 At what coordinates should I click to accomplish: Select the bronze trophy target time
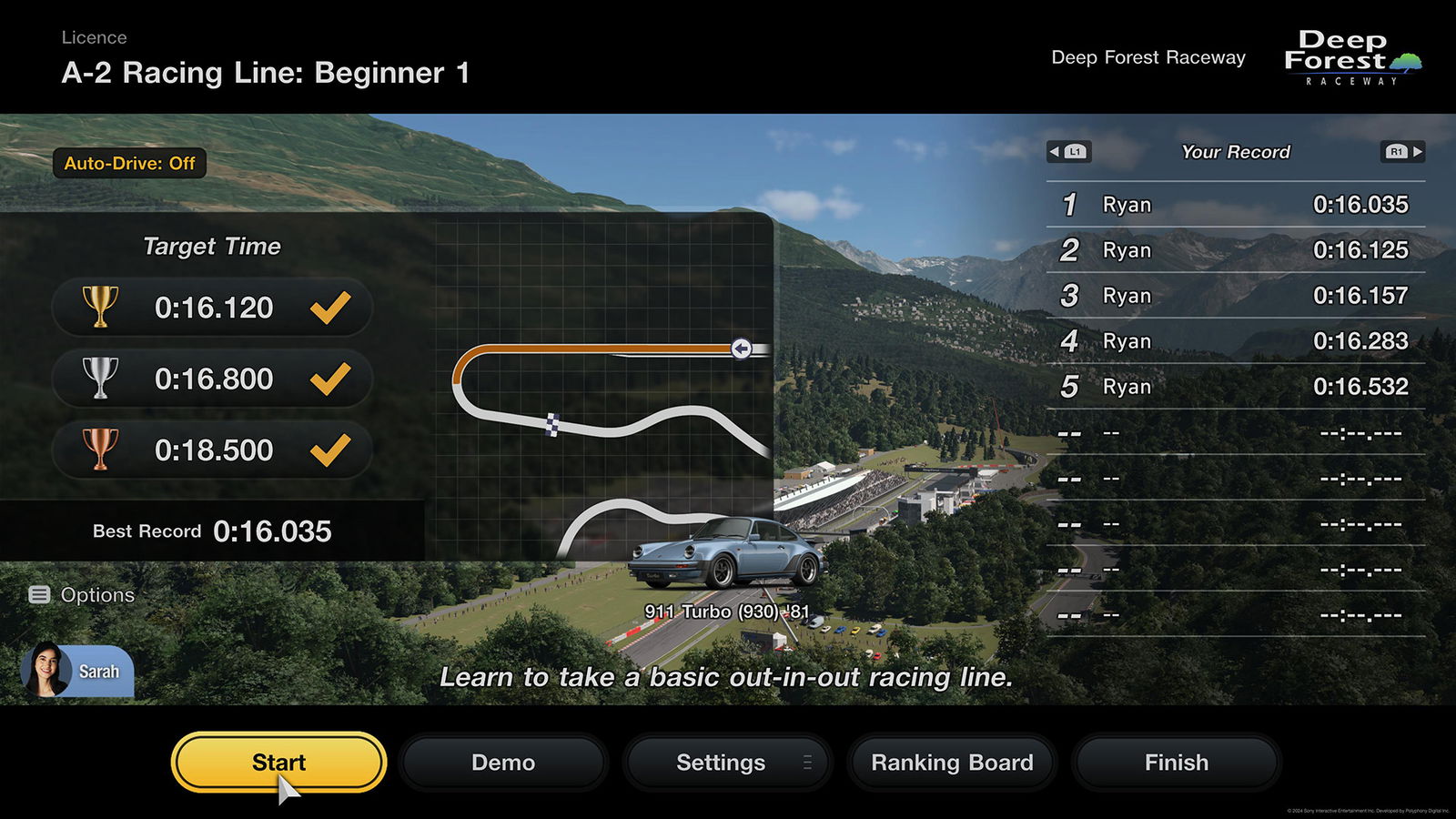211,450
